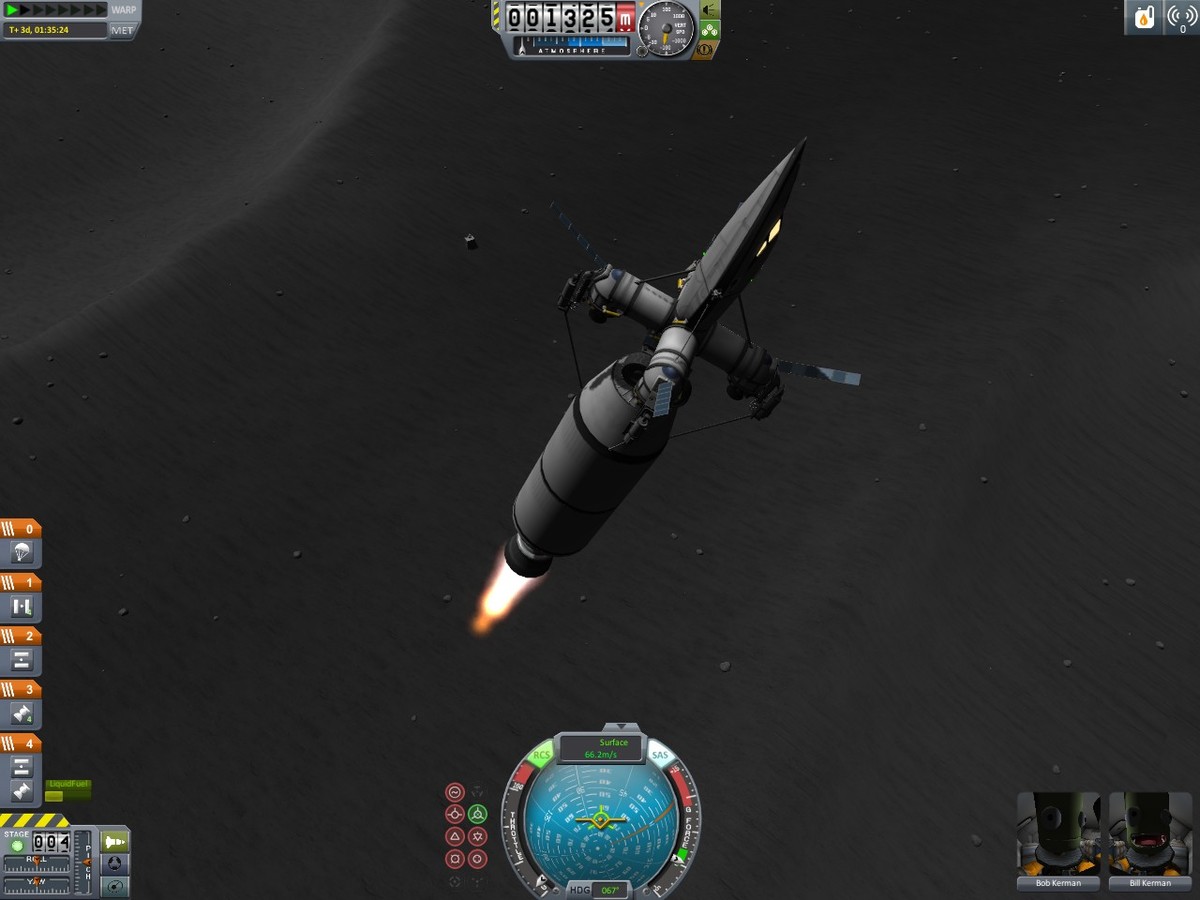This screenshot has width=1200, height=900.
Task: Click the Surface speed readout to change mode
Action: 600,748
